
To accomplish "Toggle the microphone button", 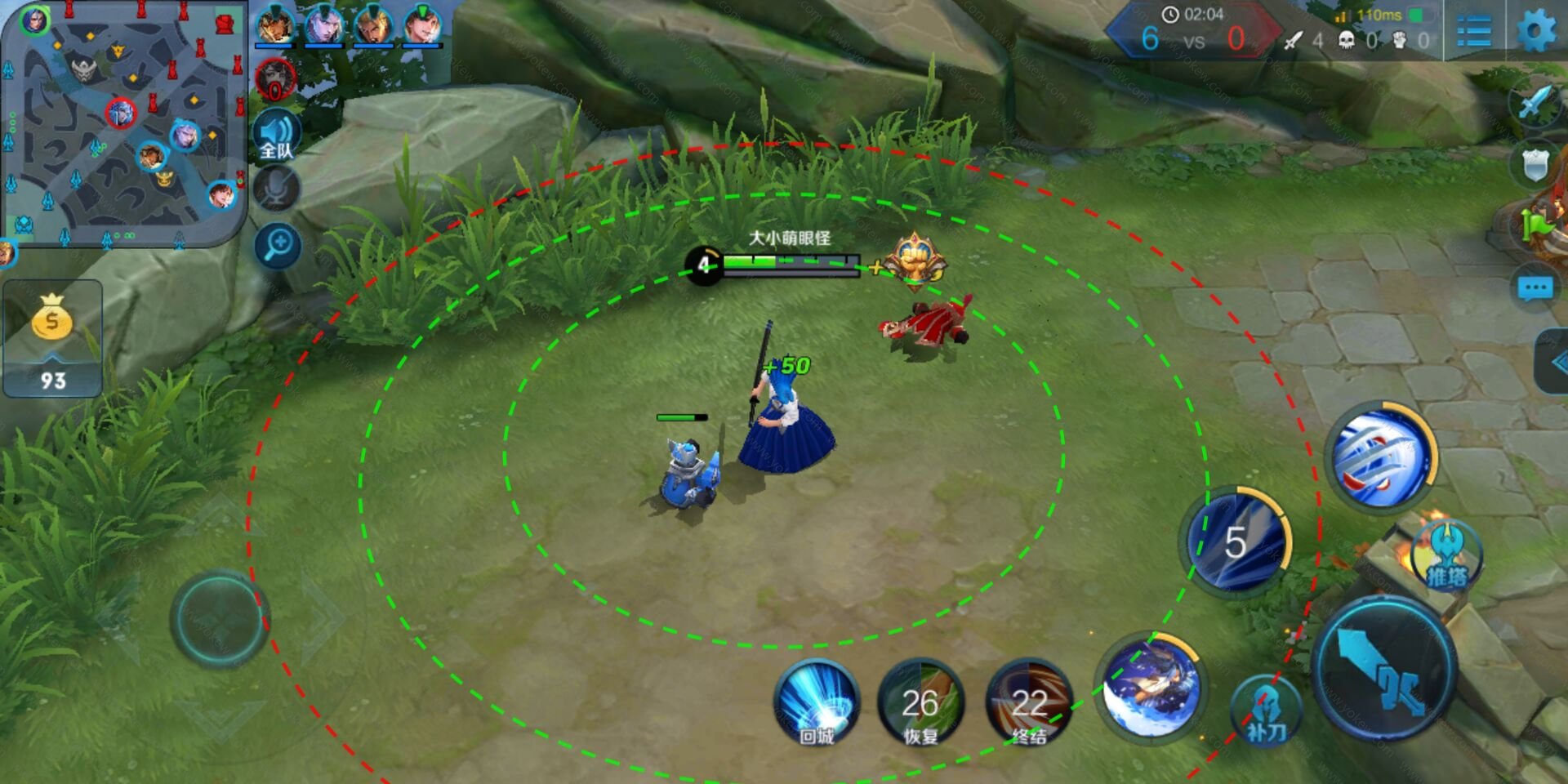I will (x=277, y=189).
